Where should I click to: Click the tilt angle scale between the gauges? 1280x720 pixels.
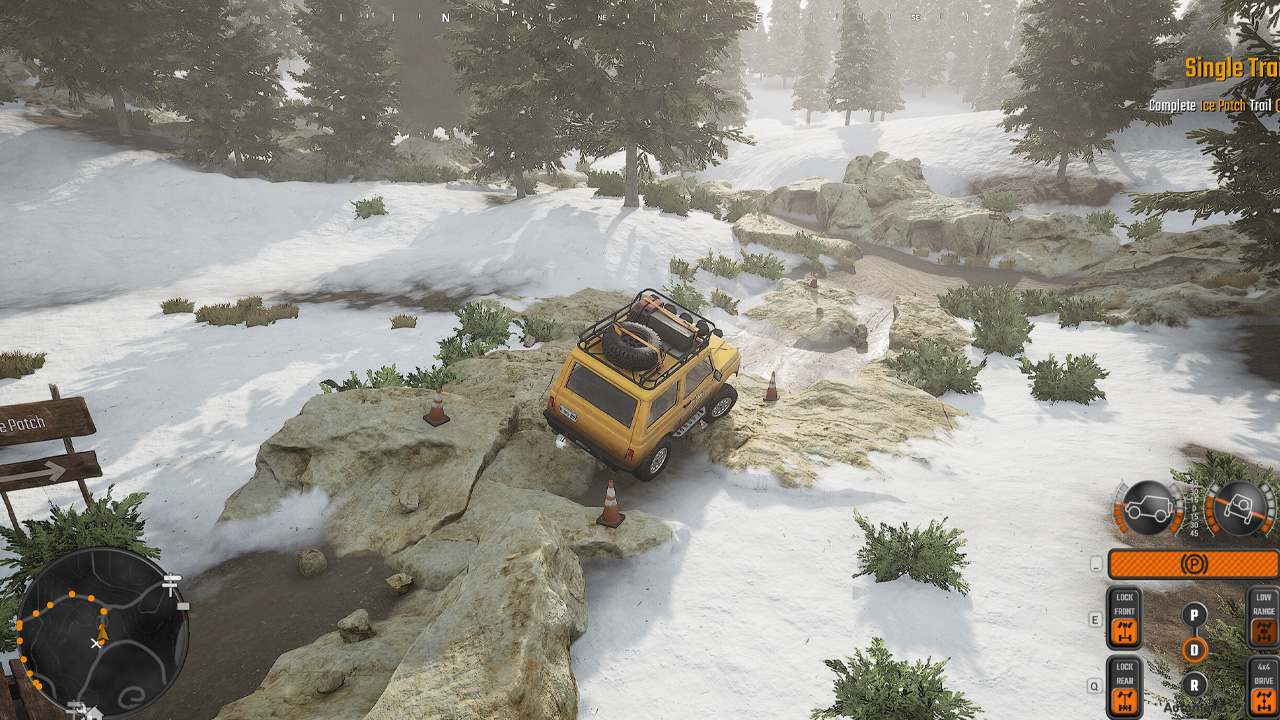1194,510
